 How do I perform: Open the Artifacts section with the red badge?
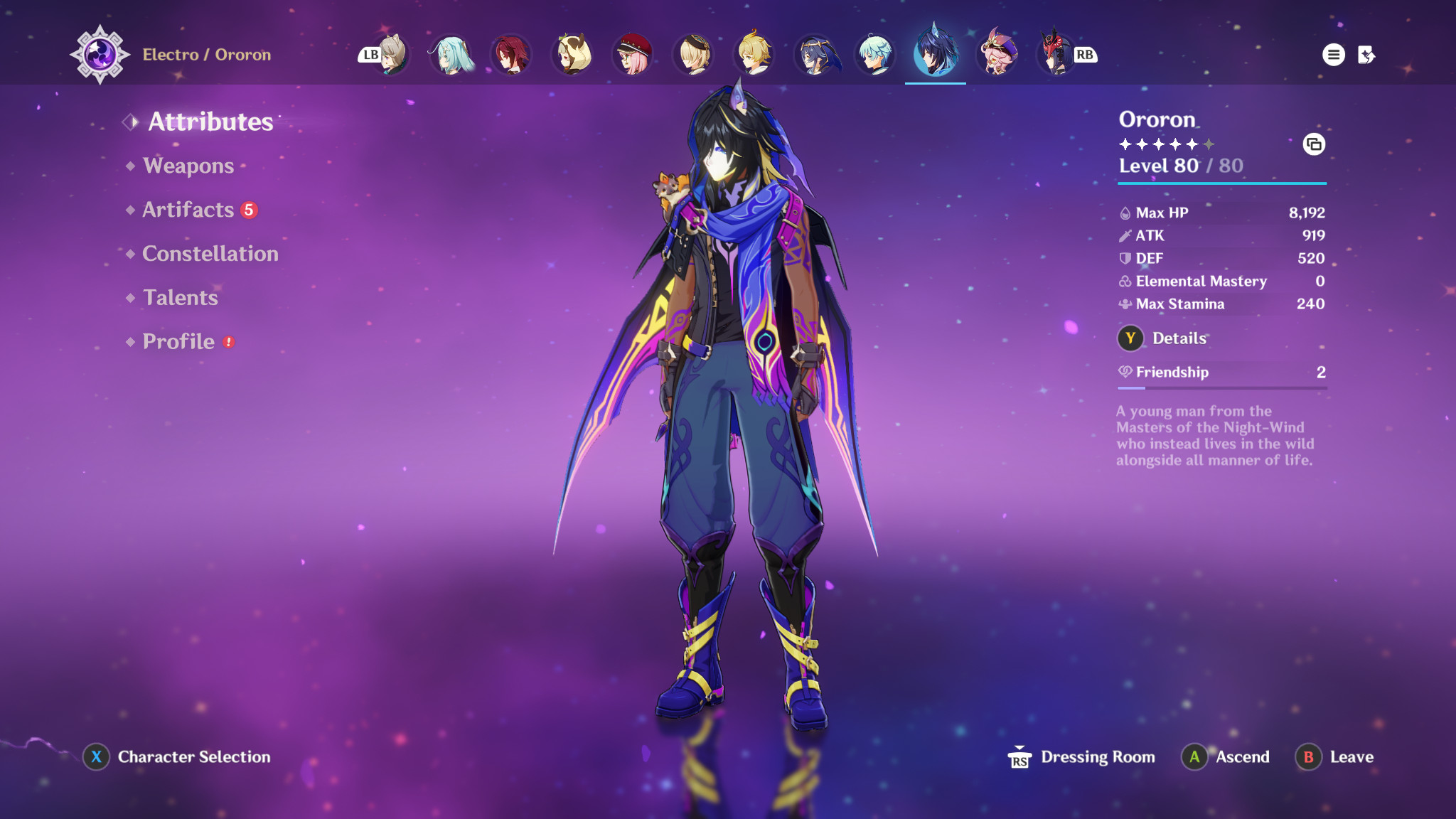point(188,210)
